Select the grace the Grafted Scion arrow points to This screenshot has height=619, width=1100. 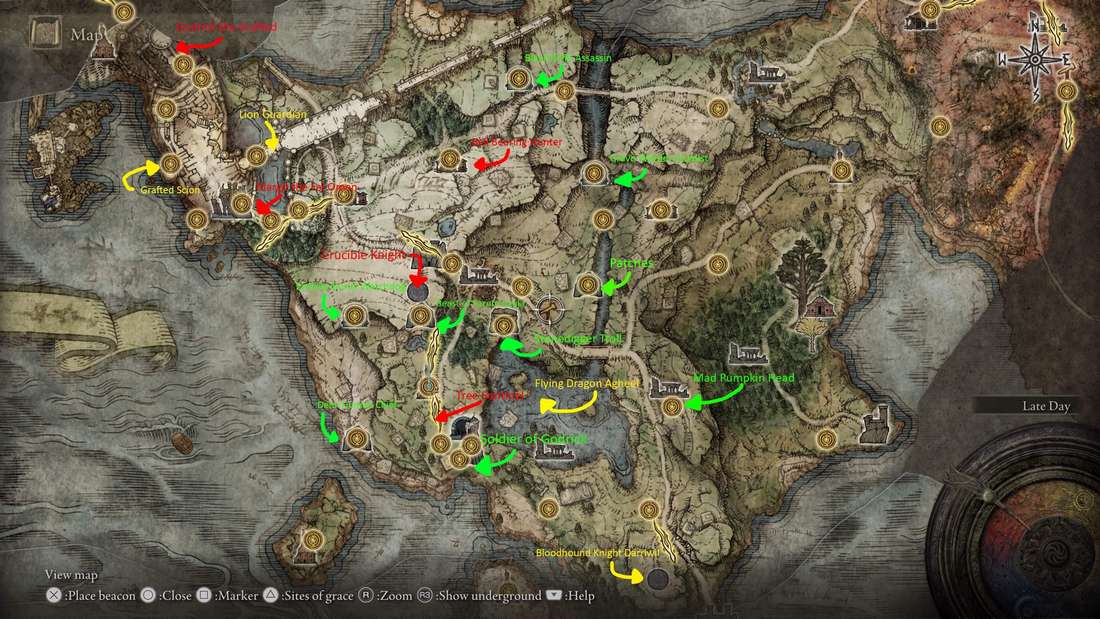tap(170, 163)
